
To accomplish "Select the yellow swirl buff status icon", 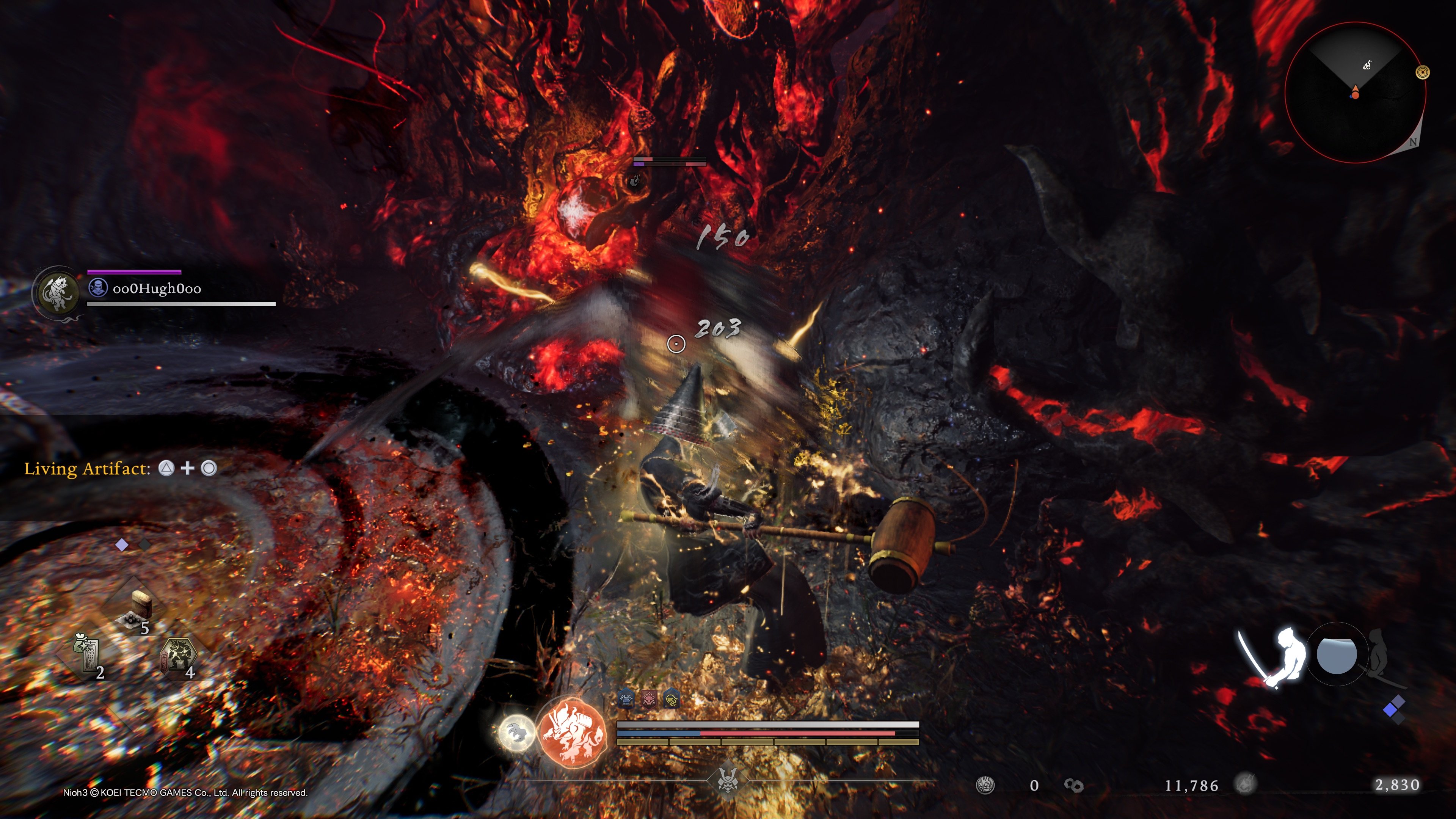I will (x=672, y=700).
